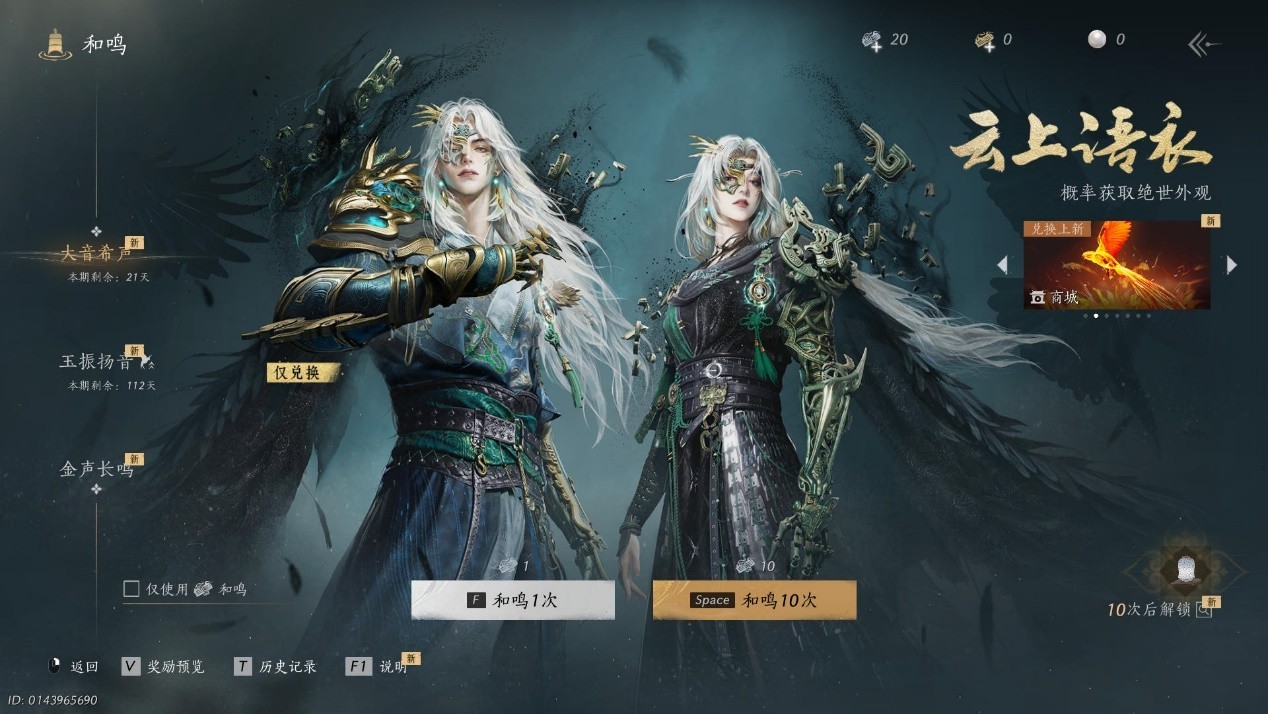Image resolution: width=1268 pixels, height=714 pixels.
Task: Toggle the 仅使用和鸣 checkbox
Action: 131,589
